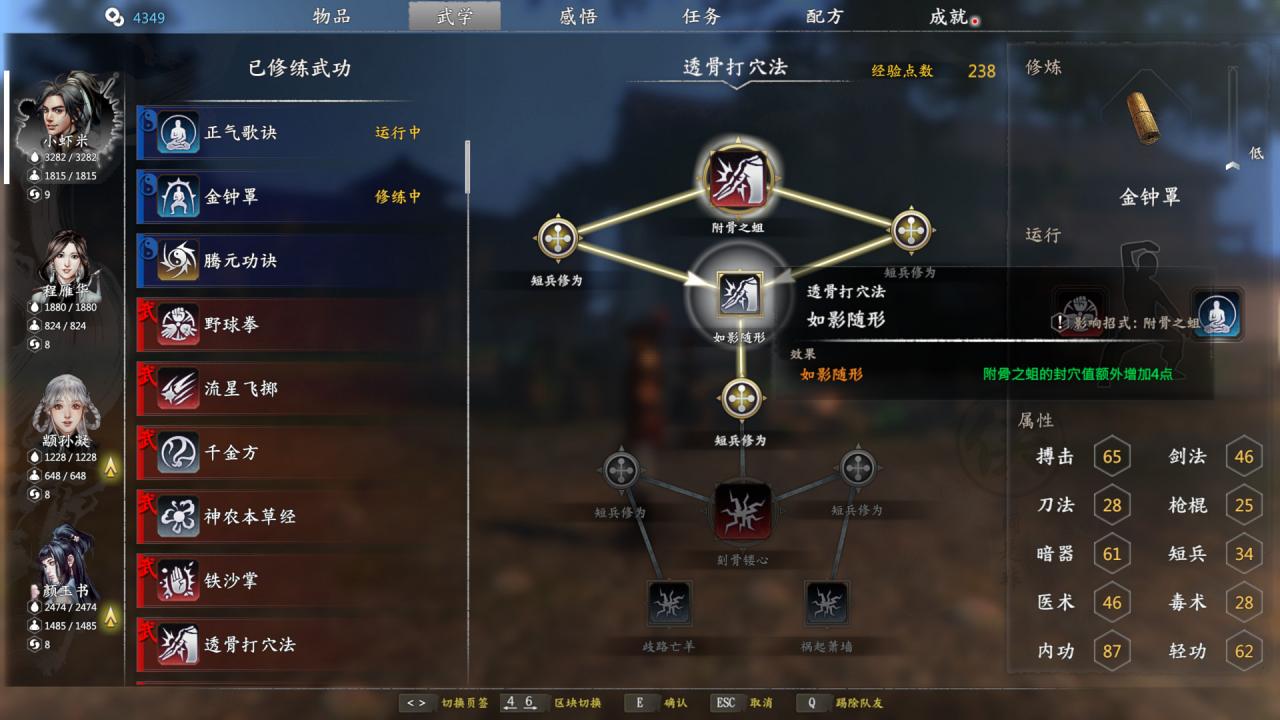Click the locked 刻骨镂心 skill node

tap(742, 512)
